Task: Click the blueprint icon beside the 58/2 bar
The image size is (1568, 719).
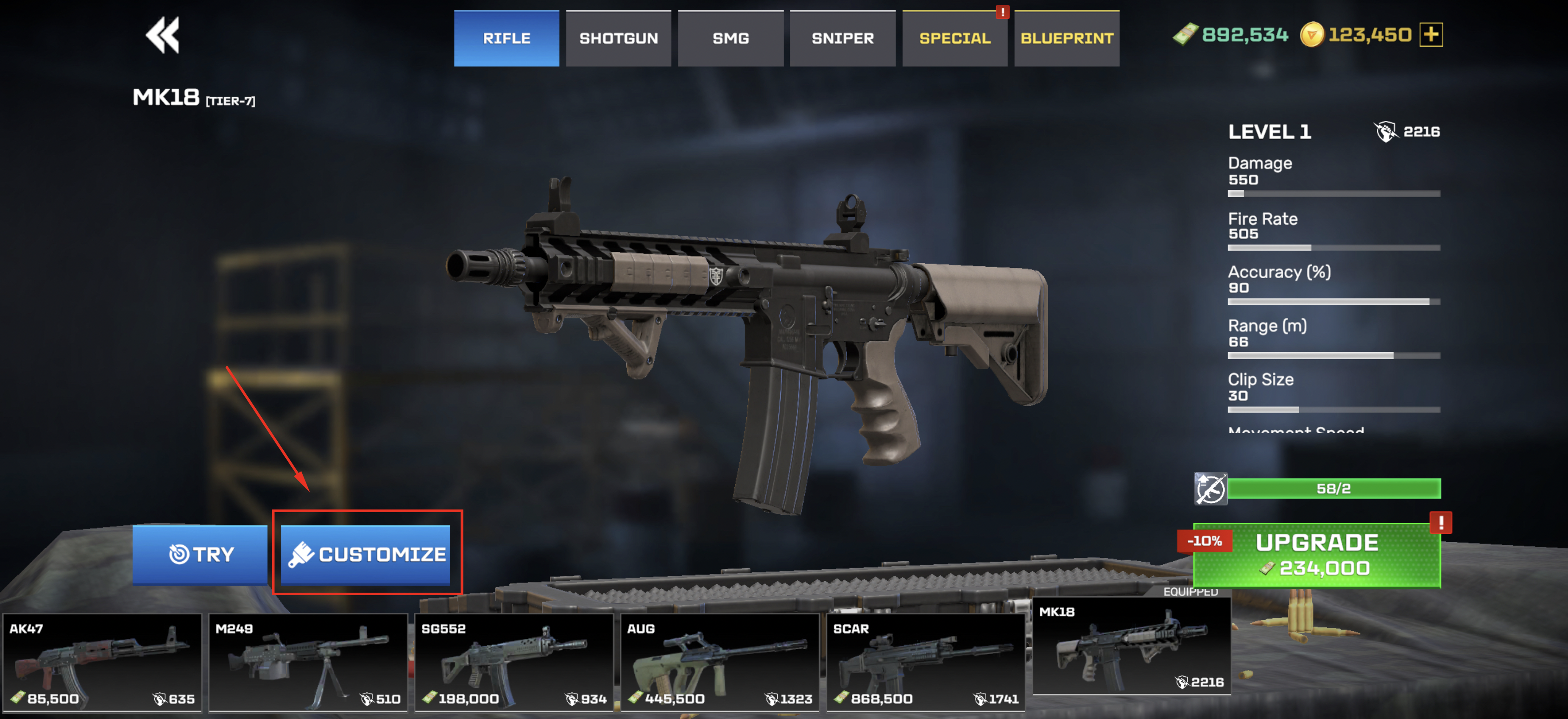Action: 1210,488
